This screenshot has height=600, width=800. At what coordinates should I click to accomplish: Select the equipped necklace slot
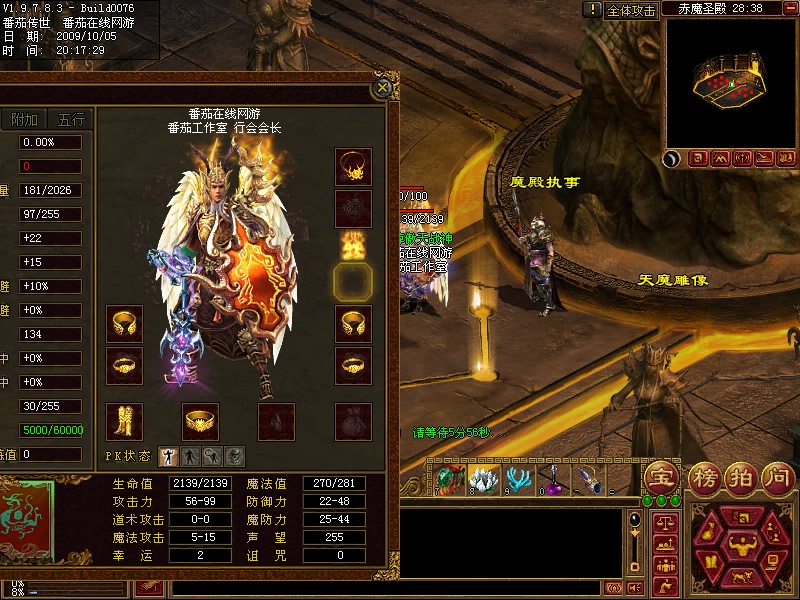pyautogui.click(x=353, y=167)
